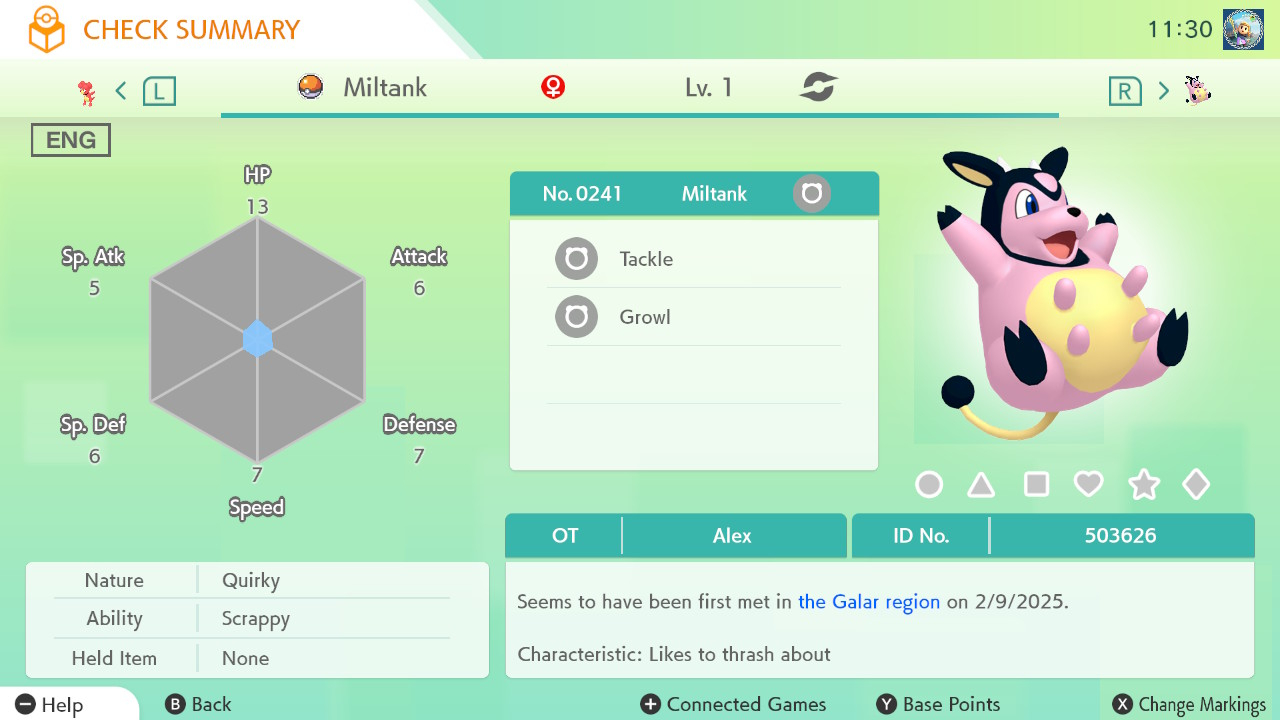Screen dimensions: 1280x720
Task: Go to previous Pokémon with left arrow
Action: [121, 91]
